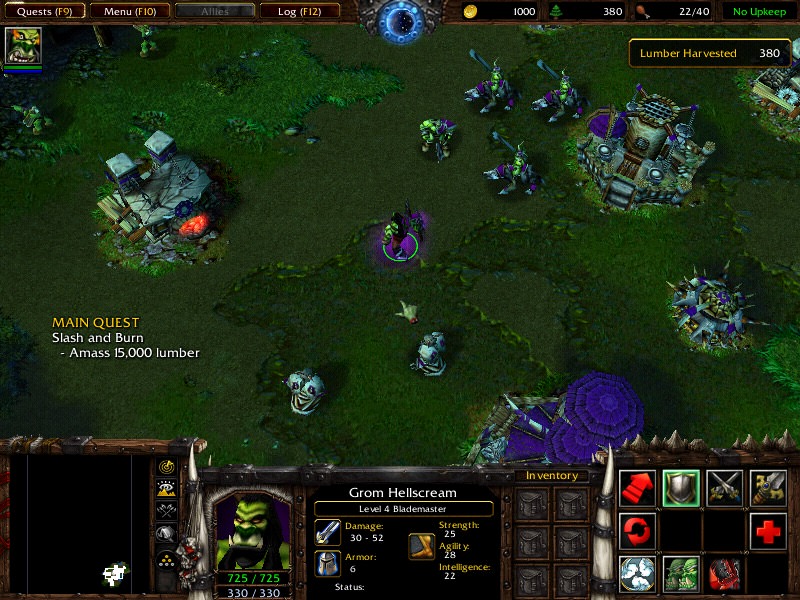This screenshot has height=600, width=800.
Task: Toggle minimap terrain display button
Action: (166, 489)
